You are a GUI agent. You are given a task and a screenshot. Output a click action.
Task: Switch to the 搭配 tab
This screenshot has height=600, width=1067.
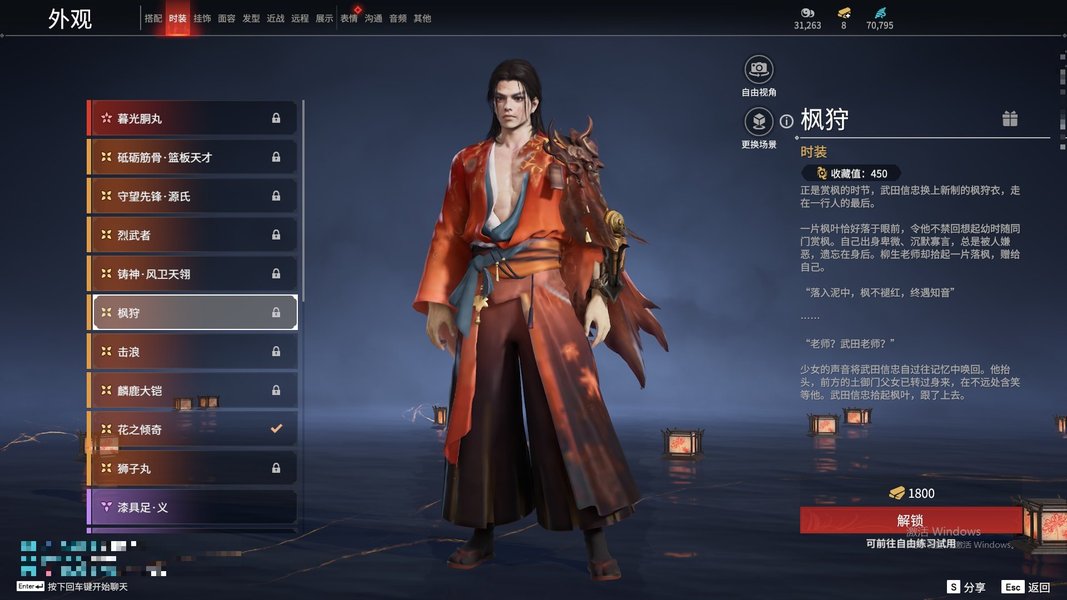pyautogui.click(x=153, y=18)
